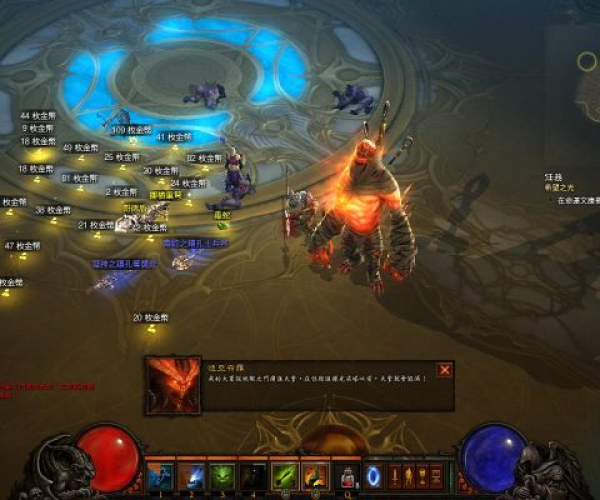The height and width of the screenshot is (500, 600).
Task: Choose the green arrow primary attack skill
Action: point(286,475)
